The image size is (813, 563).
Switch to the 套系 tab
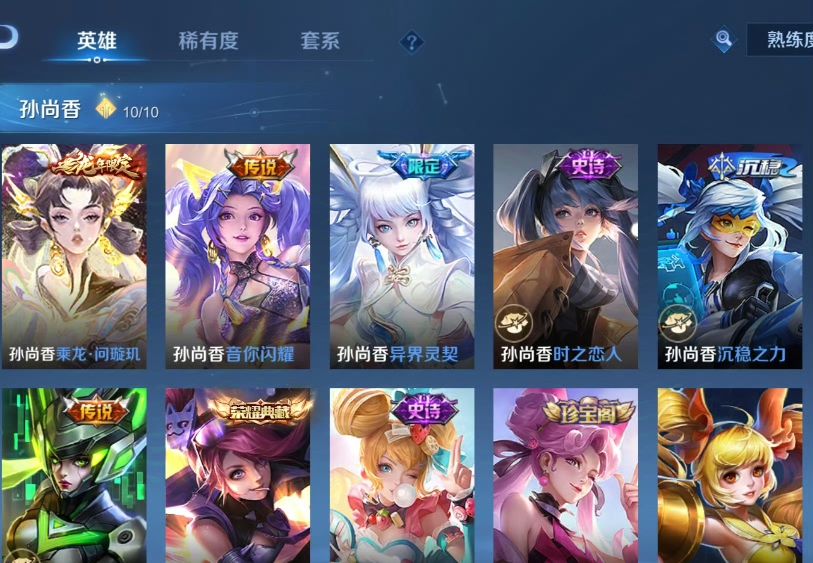coord(320,41)
